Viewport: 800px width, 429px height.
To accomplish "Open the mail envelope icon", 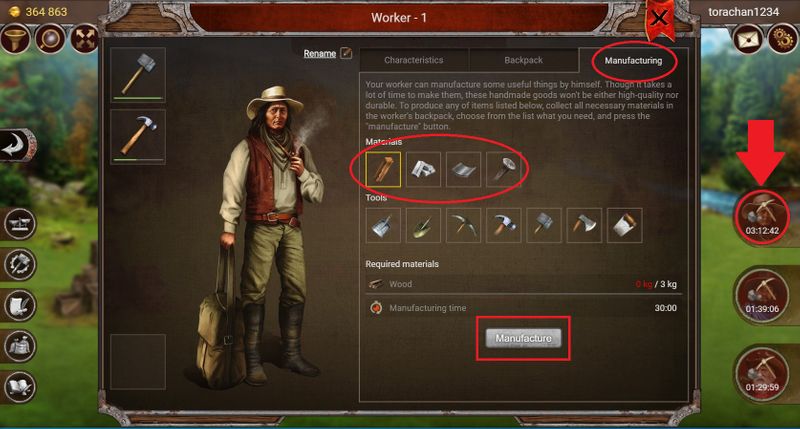I will pos(745,39).
